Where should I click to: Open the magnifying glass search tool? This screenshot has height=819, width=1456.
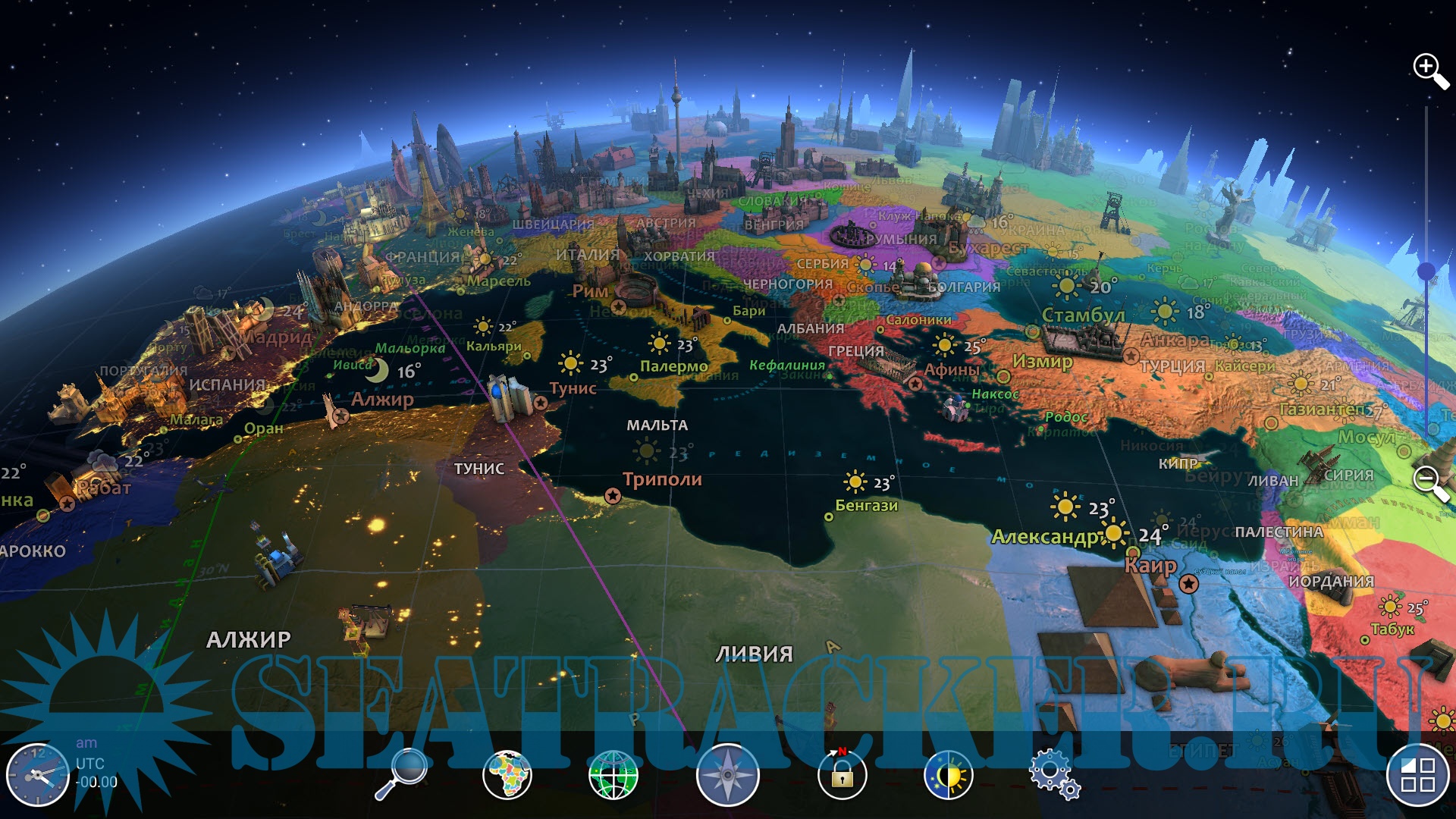click(402, 773)
